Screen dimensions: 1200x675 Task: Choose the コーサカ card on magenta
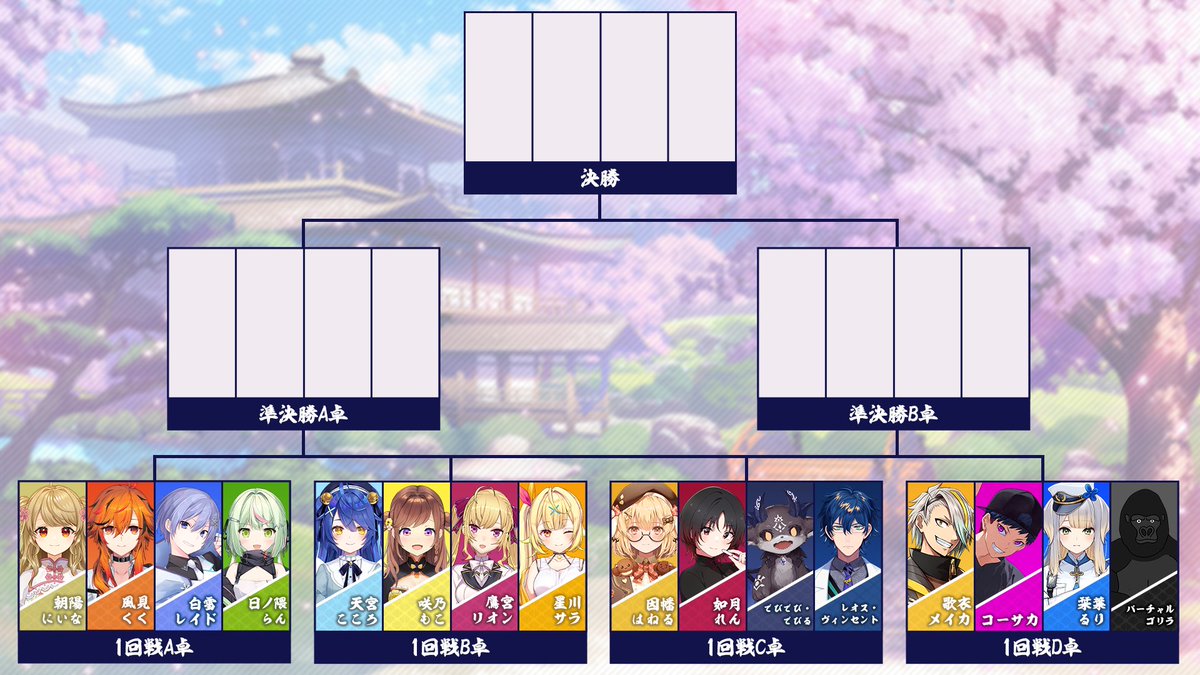(x=1008, y=555)
